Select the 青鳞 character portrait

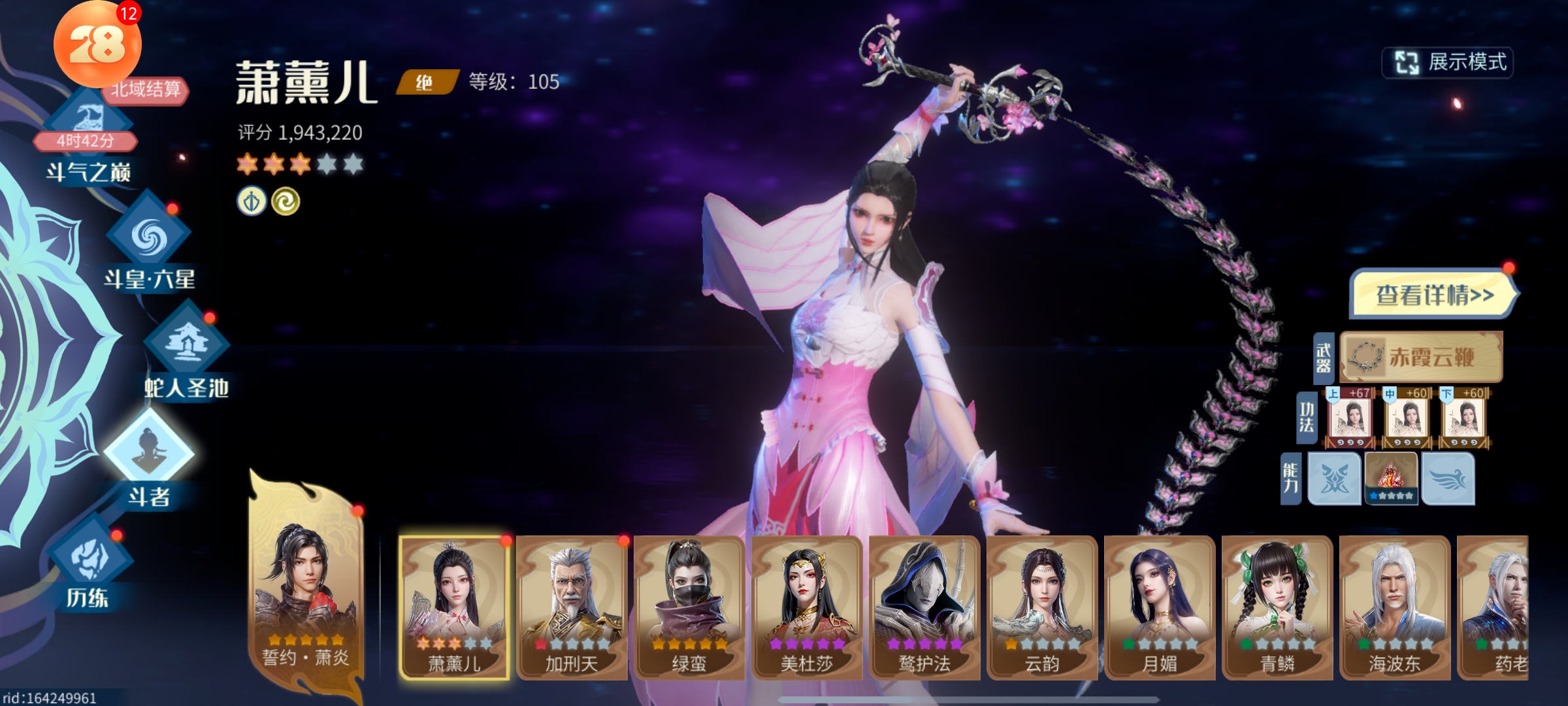[1277, 607]
